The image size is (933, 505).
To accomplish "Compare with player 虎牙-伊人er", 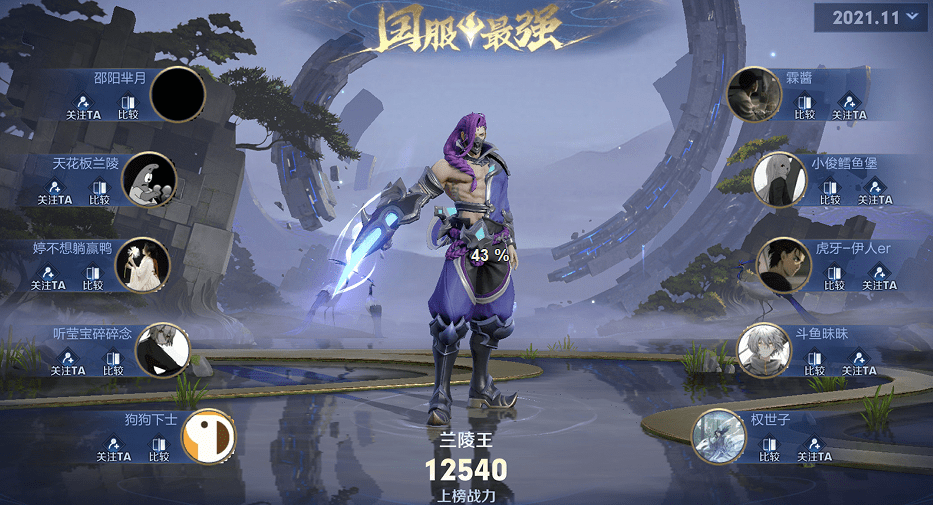I will (x=836, y=278).
